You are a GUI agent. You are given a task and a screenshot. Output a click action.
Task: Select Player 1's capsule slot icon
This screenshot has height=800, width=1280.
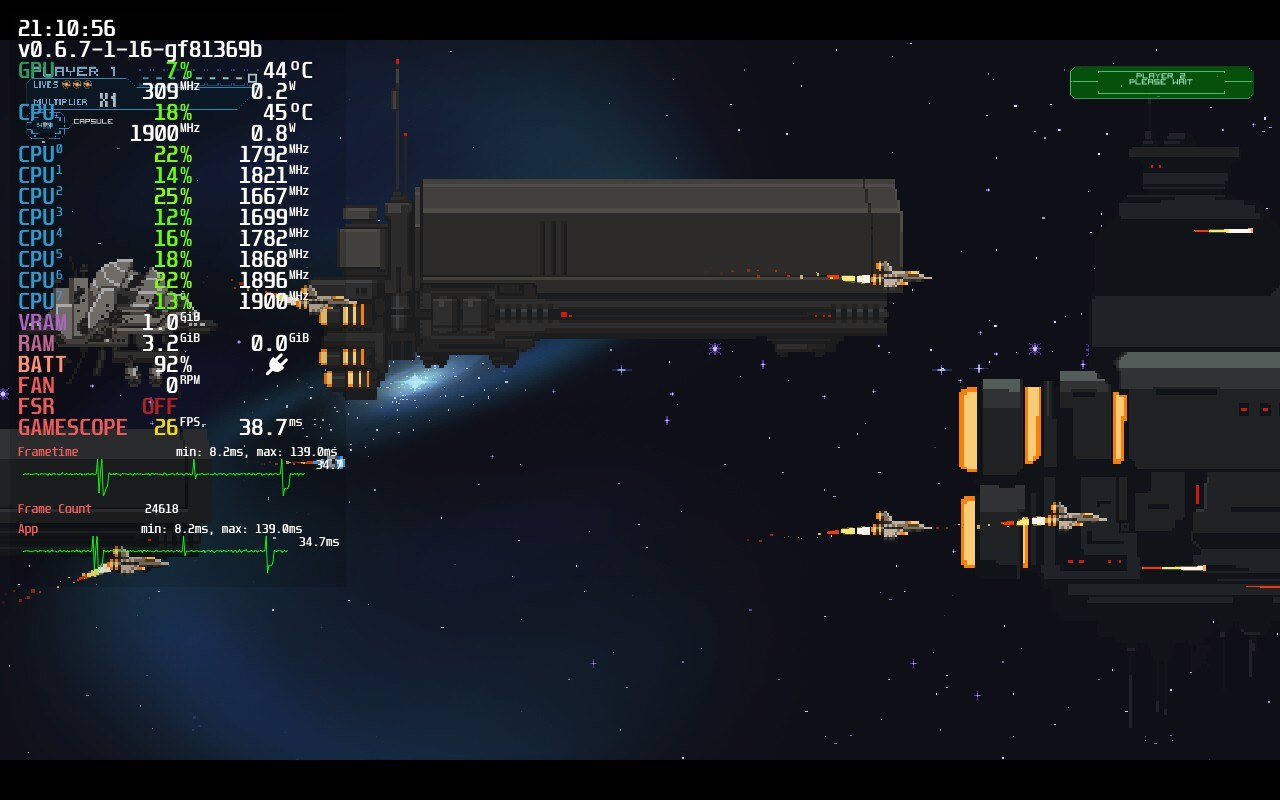pyautogui.click(x=47, y=124)
